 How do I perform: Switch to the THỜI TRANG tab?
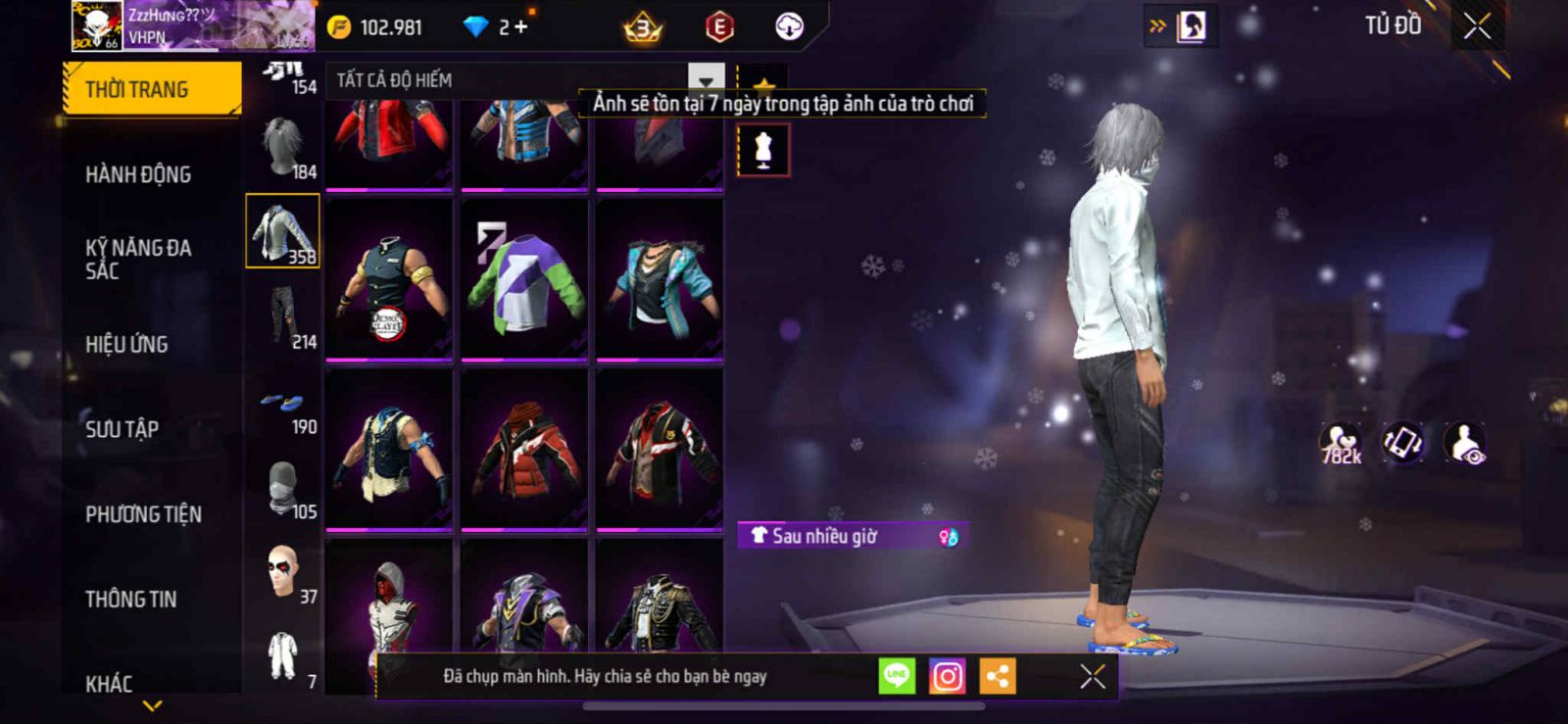[152, 89]
